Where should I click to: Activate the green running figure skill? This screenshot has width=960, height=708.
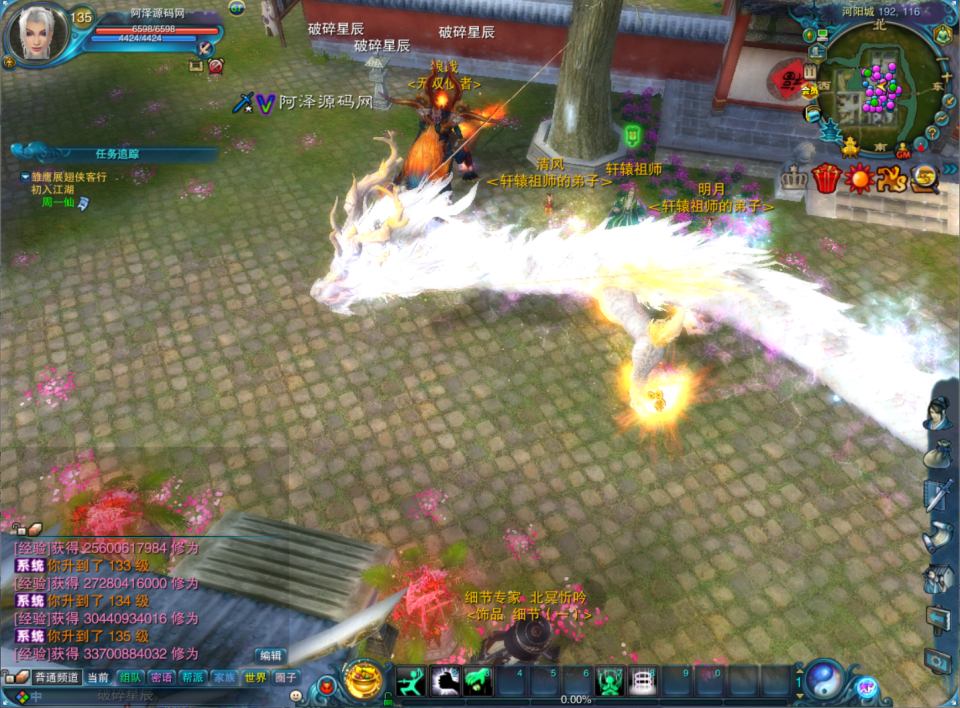[412, 681]
